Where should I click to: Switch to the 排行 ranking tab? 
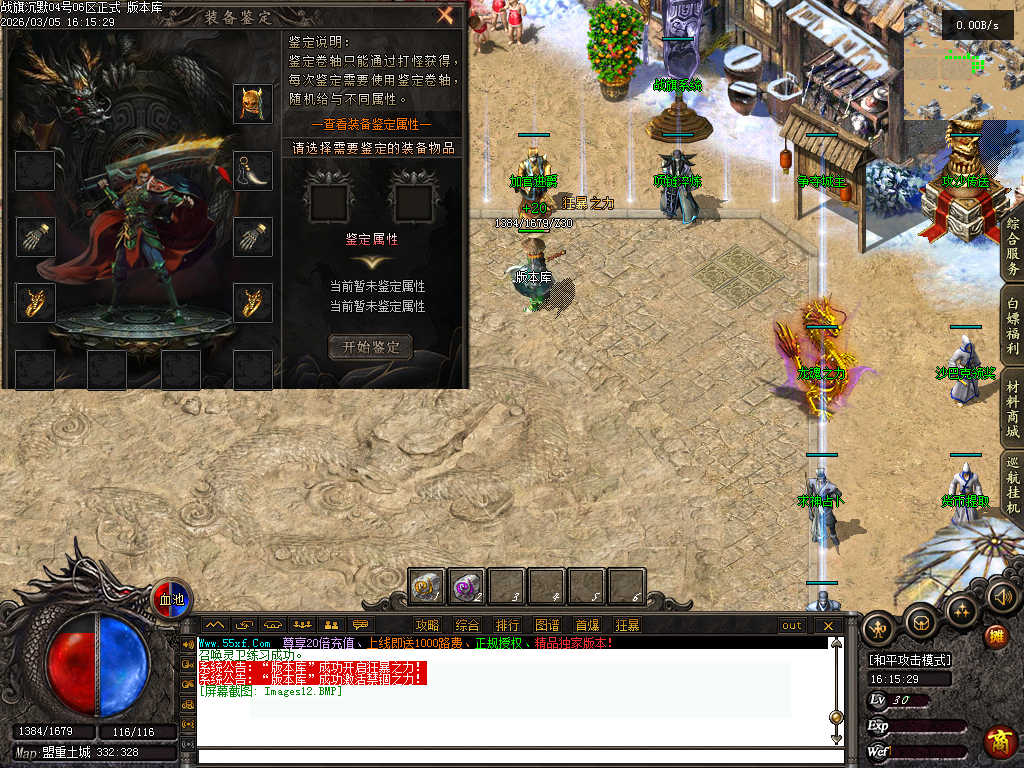(507, 625)
